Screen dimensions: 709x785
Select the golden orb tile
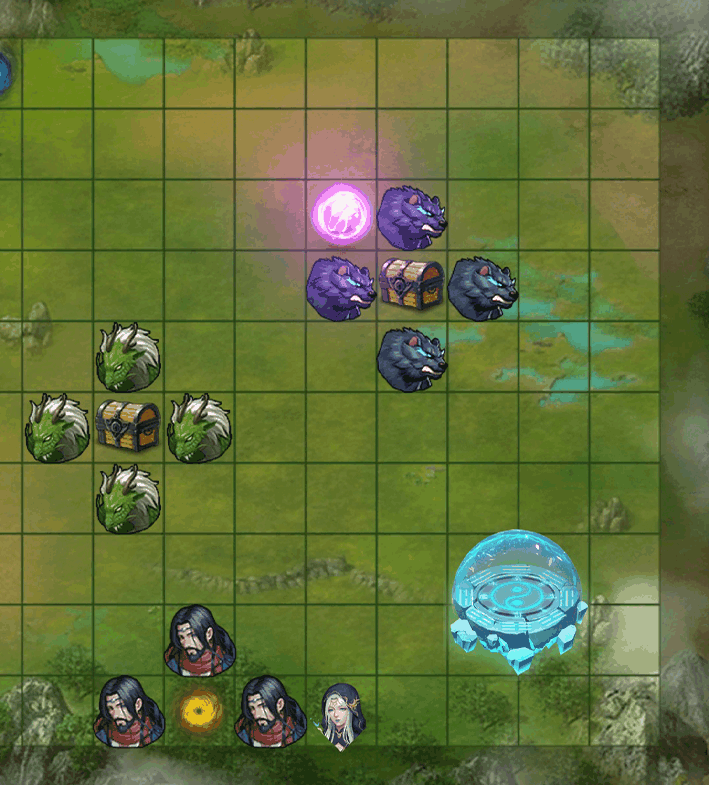coord(200,711)
